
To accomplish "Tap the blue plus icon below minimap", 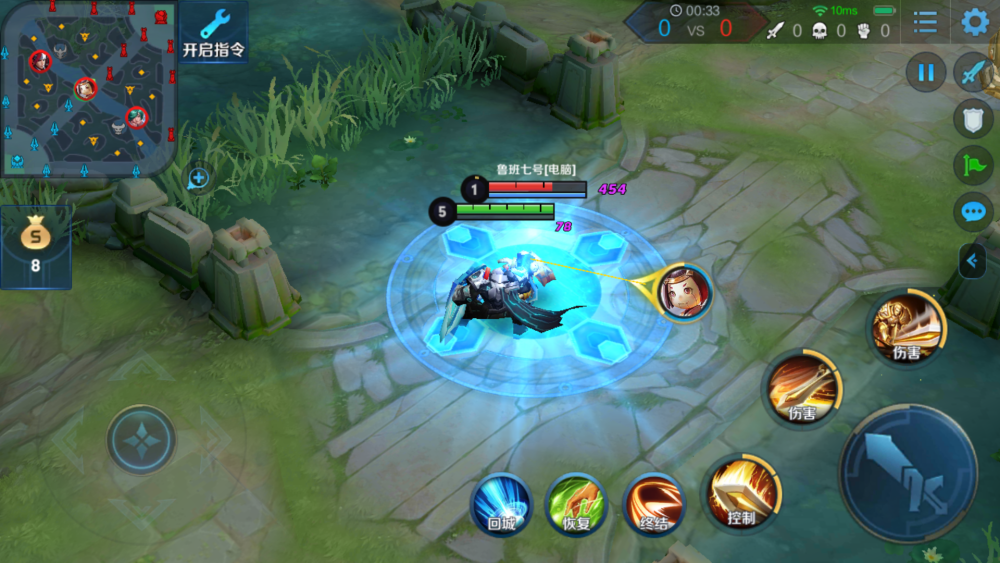I will click(x=198, y=178).
